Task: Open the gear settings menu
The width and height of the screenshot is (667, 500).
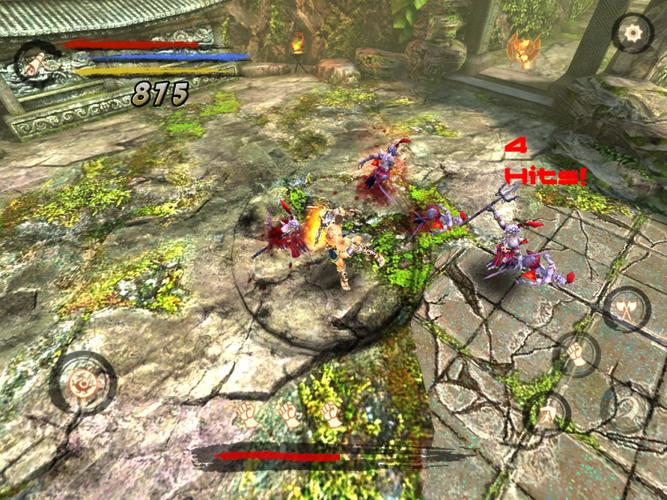Action: (632, 33)
